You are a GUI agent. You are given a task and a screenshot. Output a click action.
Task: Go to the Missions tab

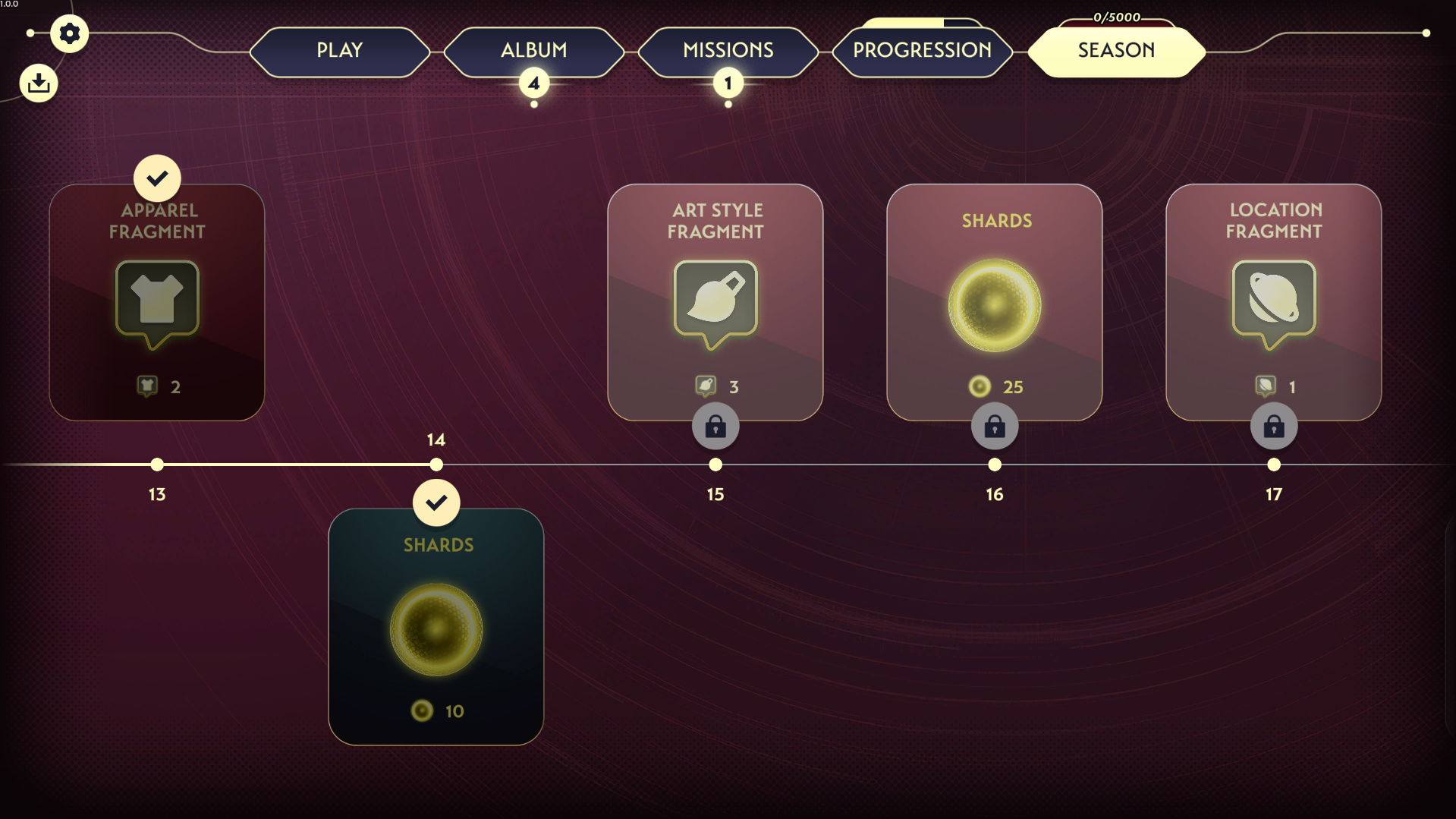(x=728, y=51)
